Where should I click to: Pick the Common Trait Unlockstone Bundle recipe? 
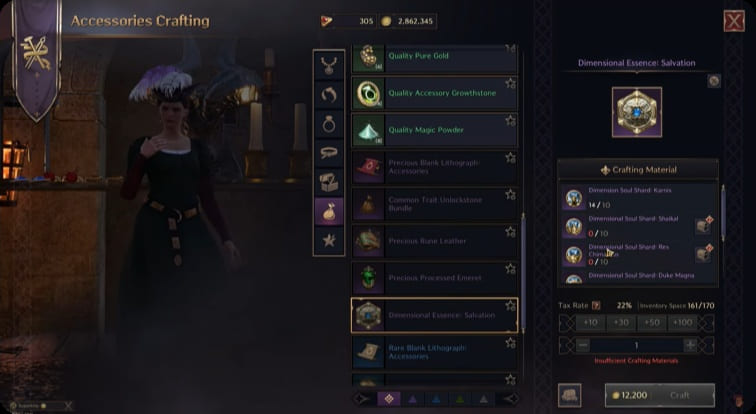click(433, 204)
